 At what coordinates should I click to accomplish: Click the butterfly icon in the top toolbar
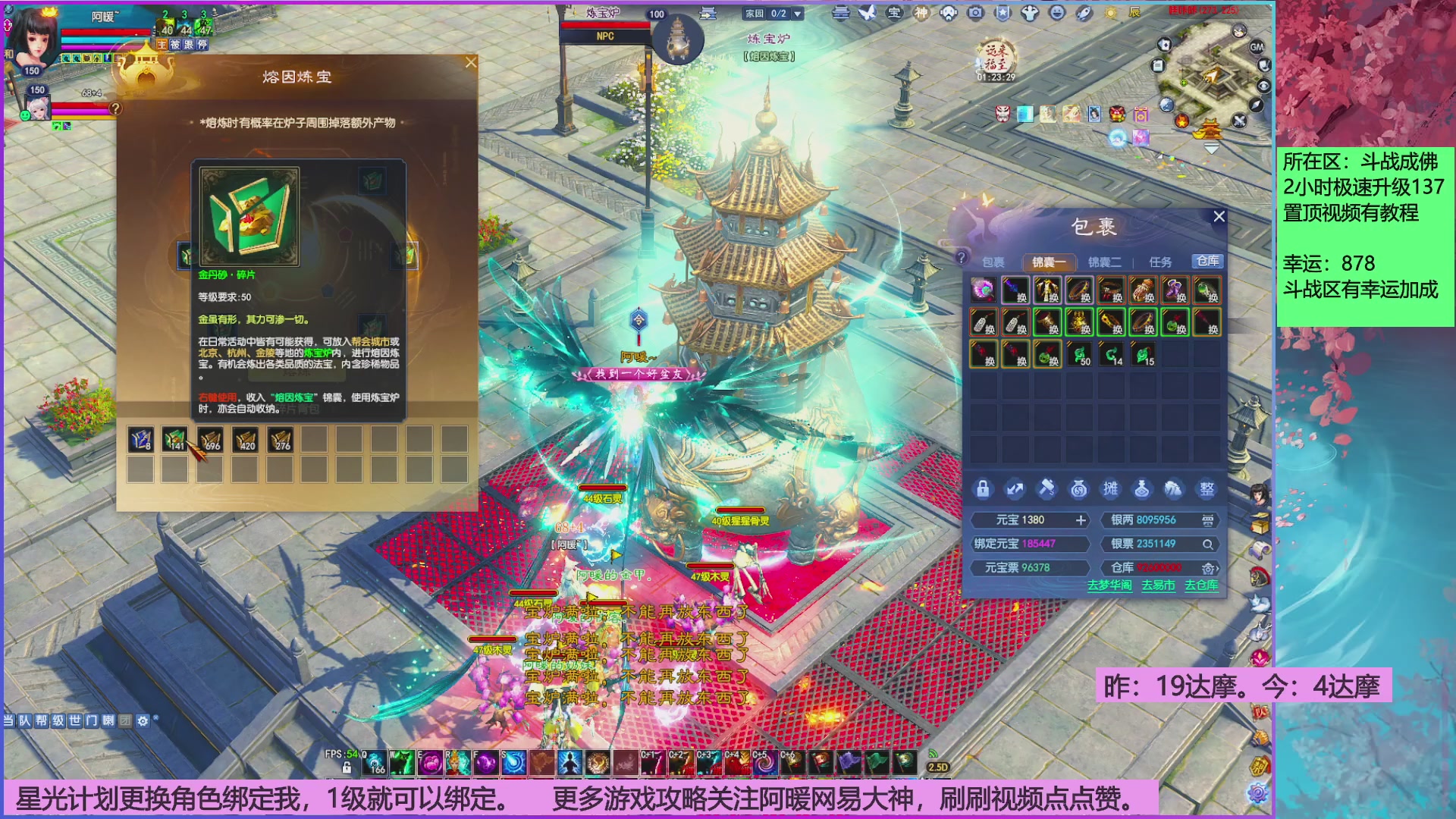coord(867,13)
